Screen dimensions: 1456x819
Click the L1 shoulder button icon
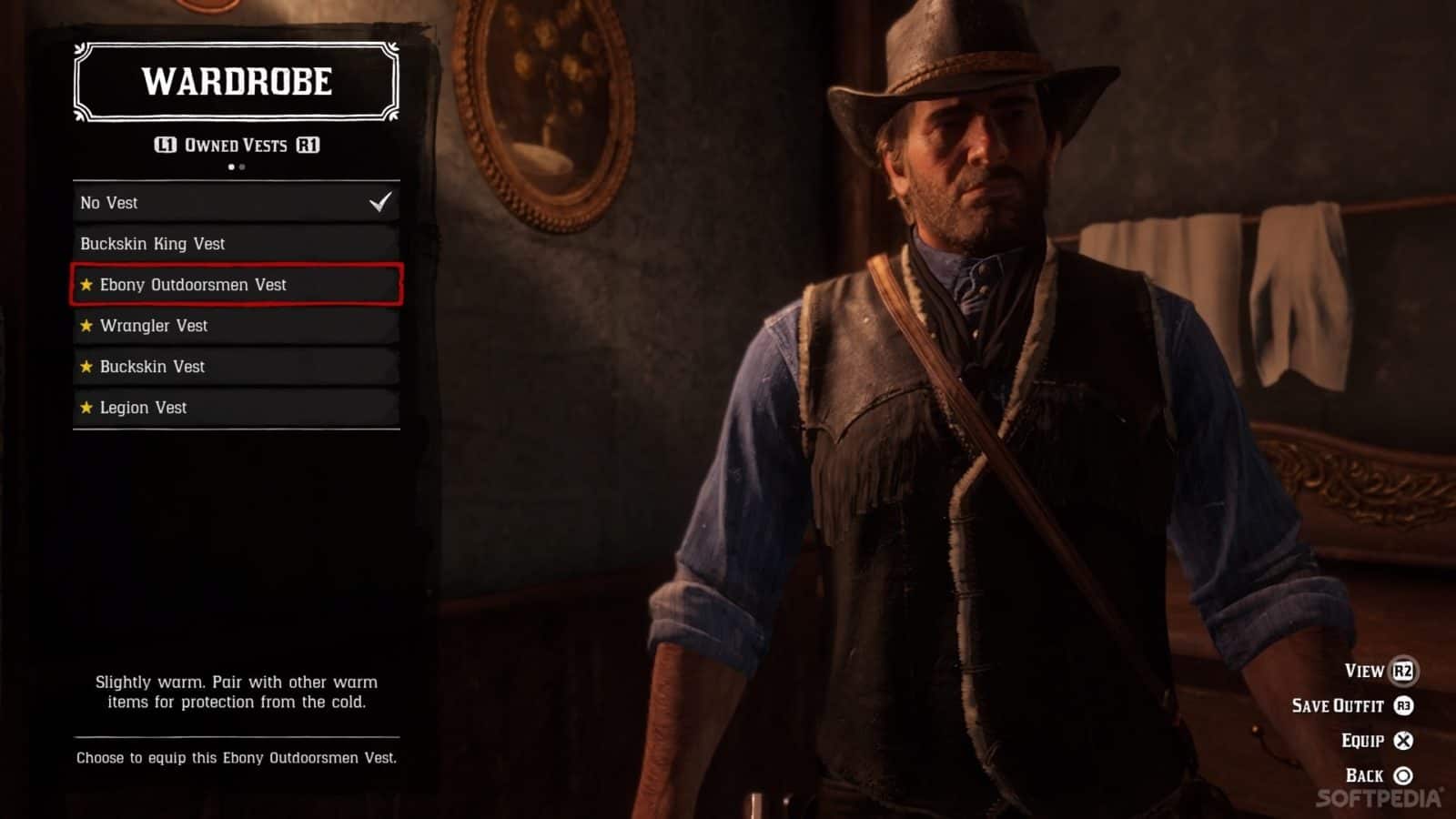click(x=166, y=144)
